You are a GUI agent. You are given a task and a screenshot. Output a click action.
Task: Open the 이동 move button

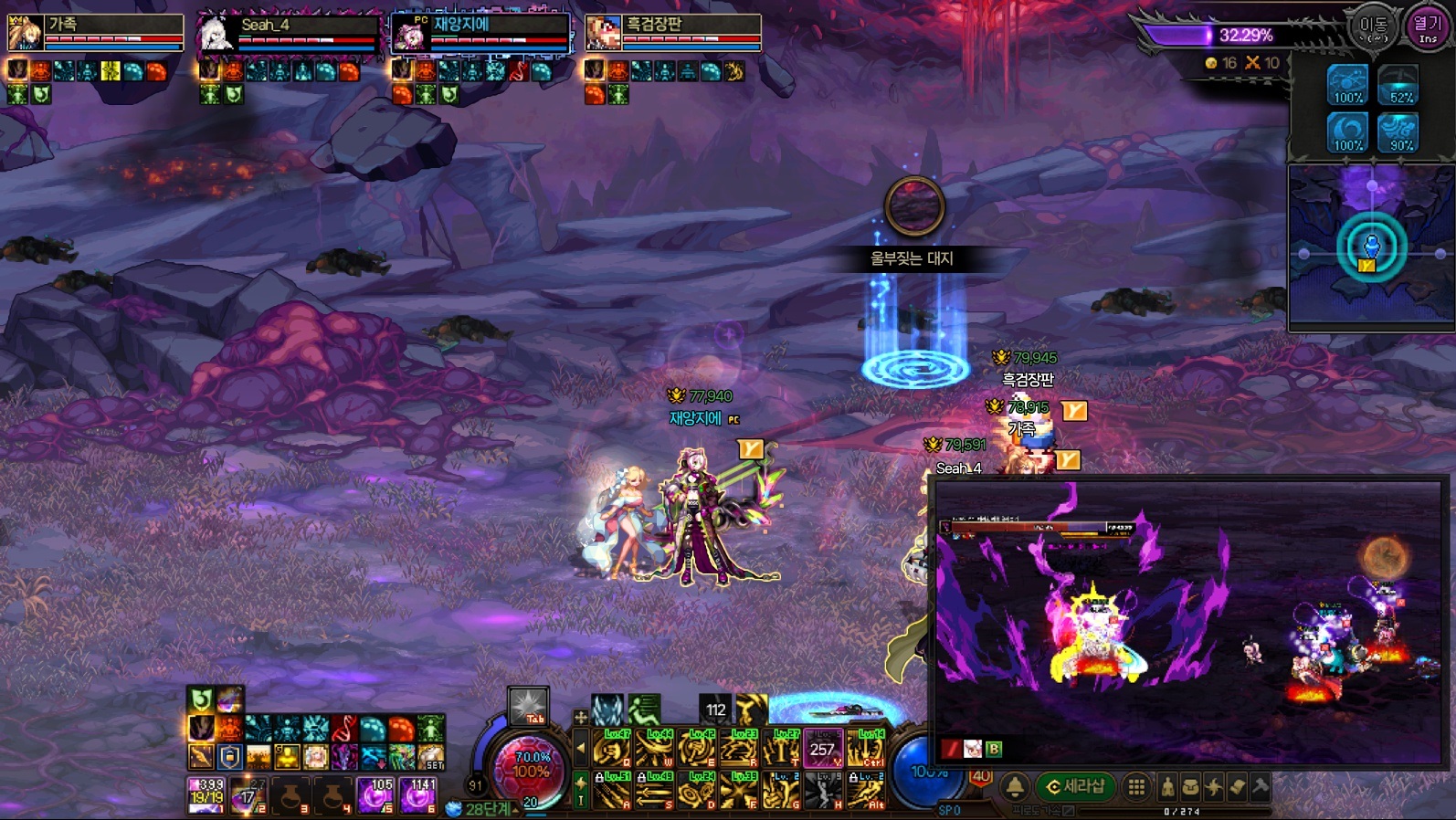[1373, 27]
